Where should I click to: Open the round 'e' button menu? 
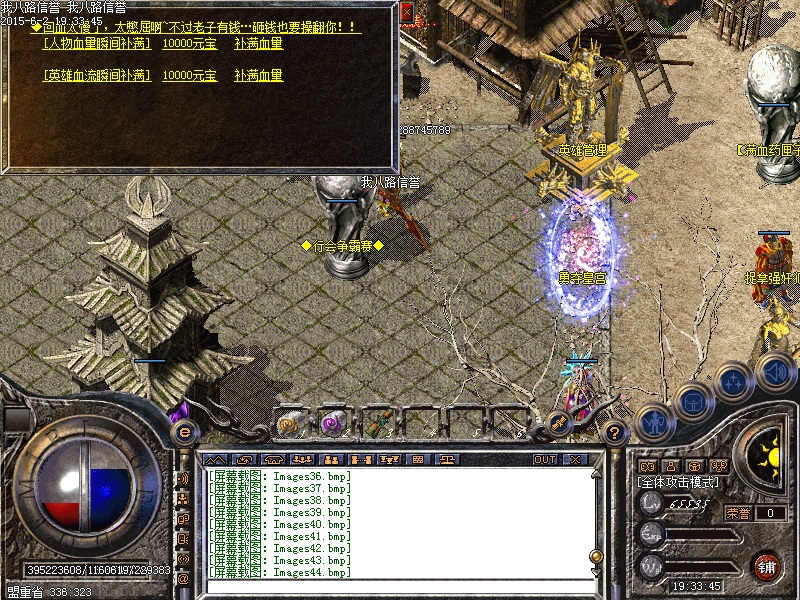pos(184,432)
